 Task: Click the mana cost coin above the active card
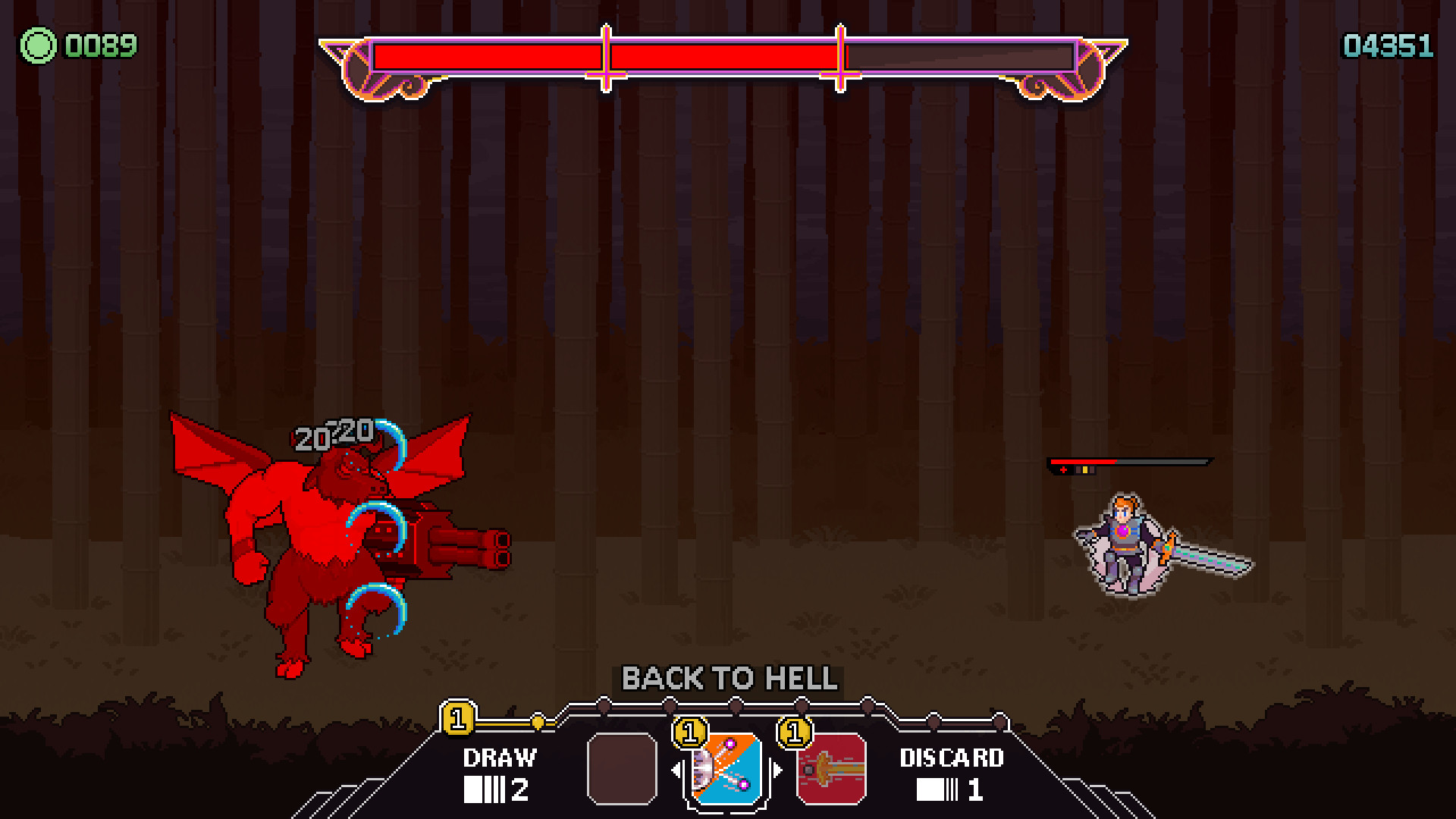tap(691, 733)
